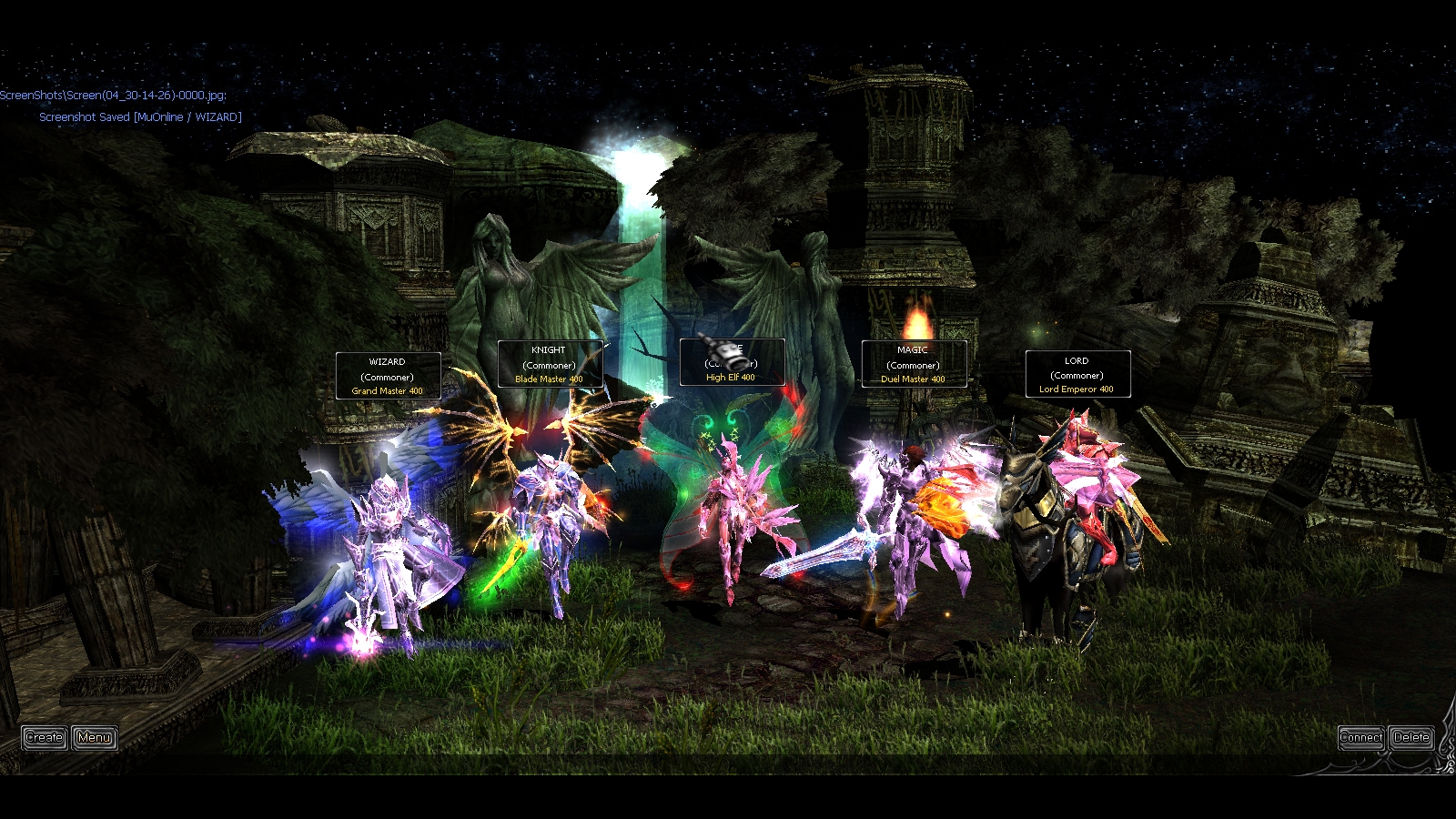Pick the High Elf 400 character

coord(731,519)
